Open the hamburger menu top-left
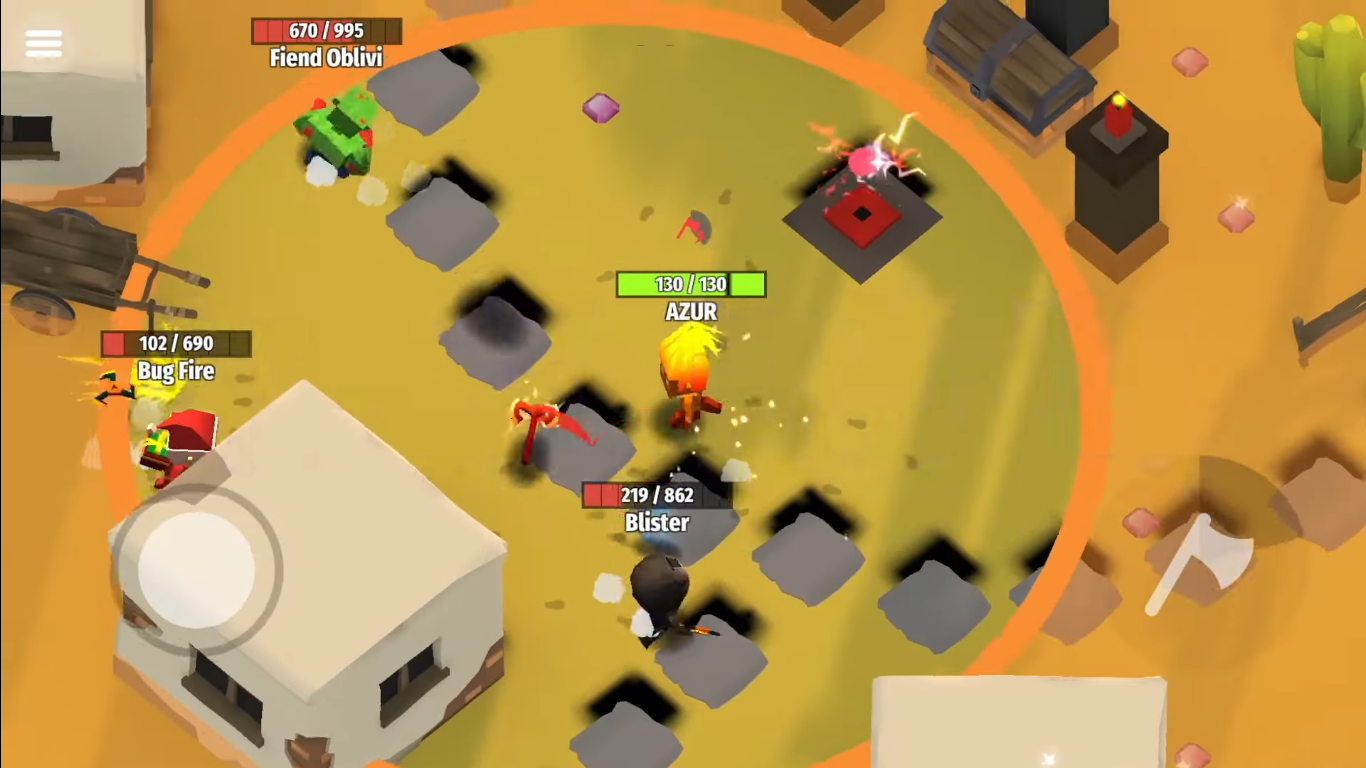 point(43,43)
